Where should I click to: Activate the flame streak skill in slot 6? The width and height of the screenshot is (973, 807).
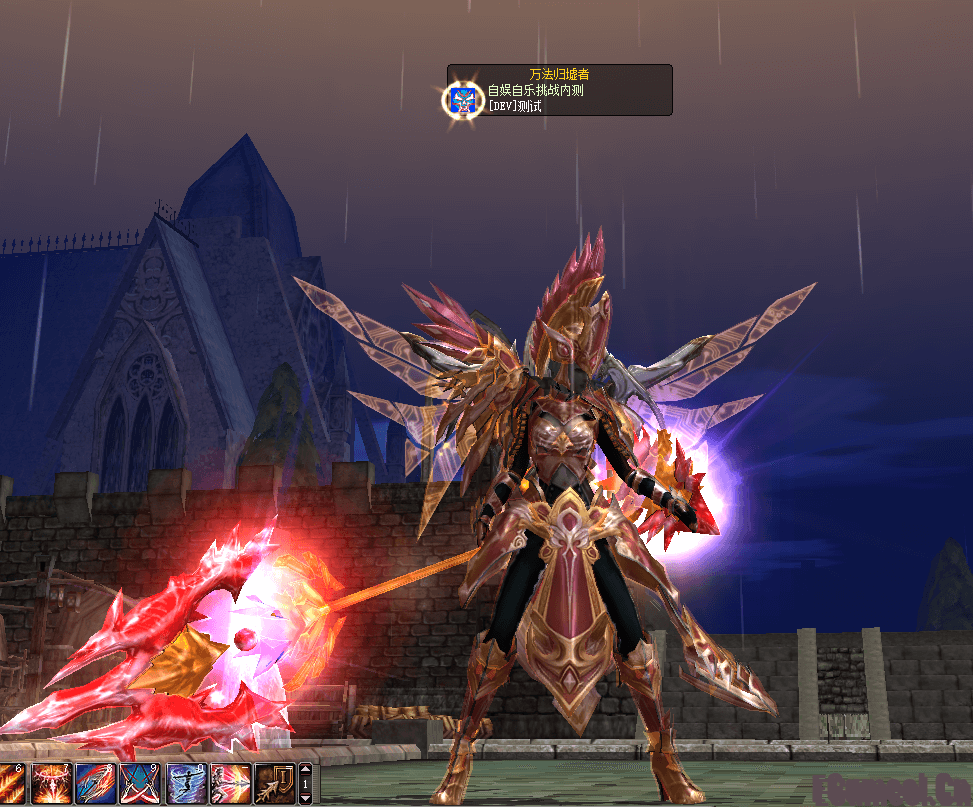pyautogui.click(x=10, y=784)
